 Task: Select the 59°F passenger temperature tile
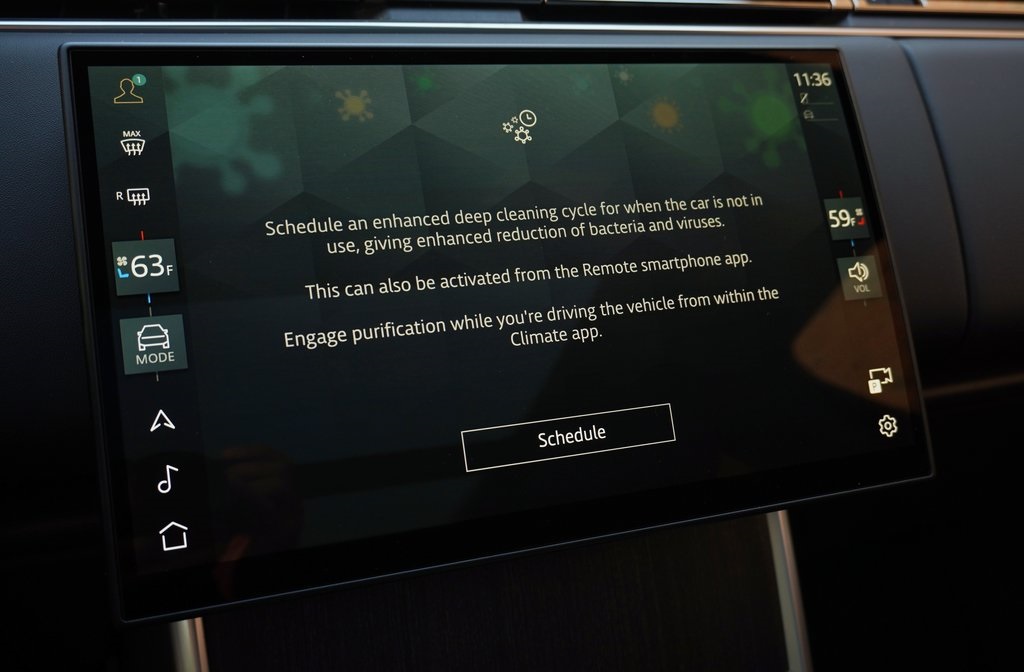(843, 218)
